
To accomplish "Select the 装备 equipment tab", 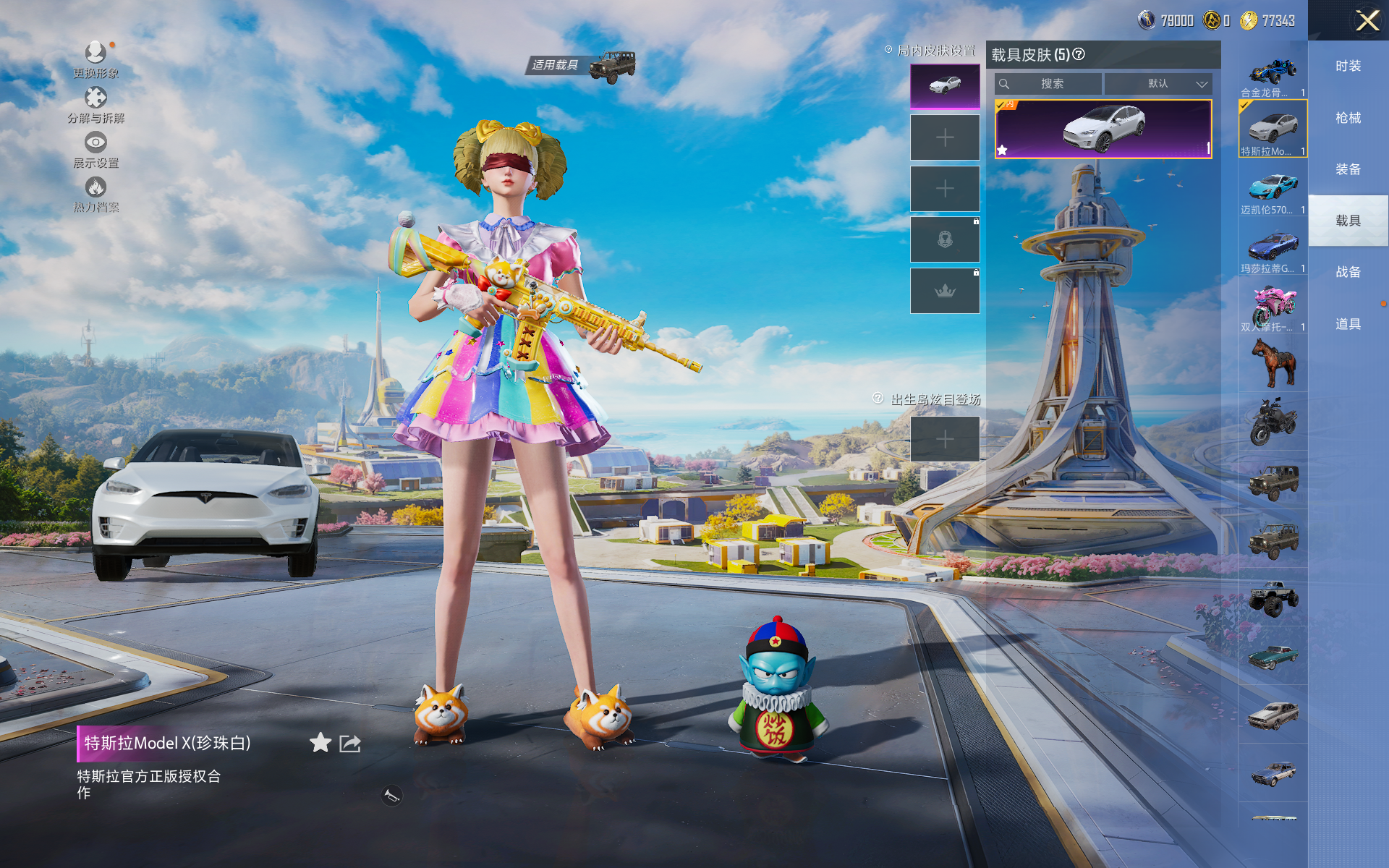I will (x=1348, y=169).
